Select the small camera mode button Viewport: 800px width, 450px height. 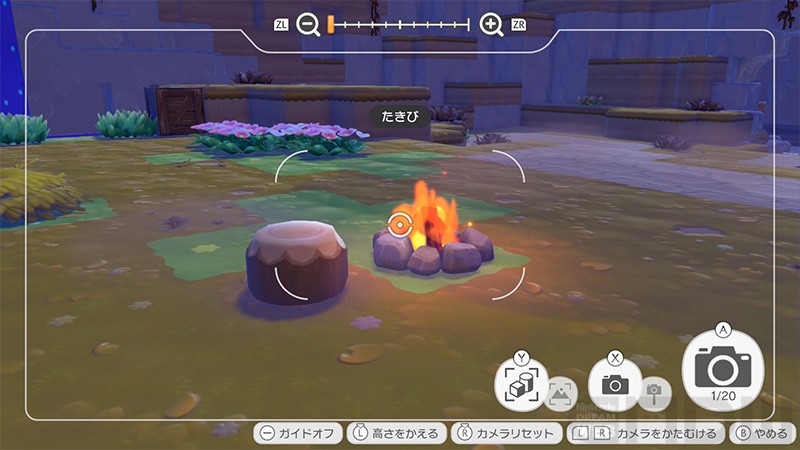(615, 382)
